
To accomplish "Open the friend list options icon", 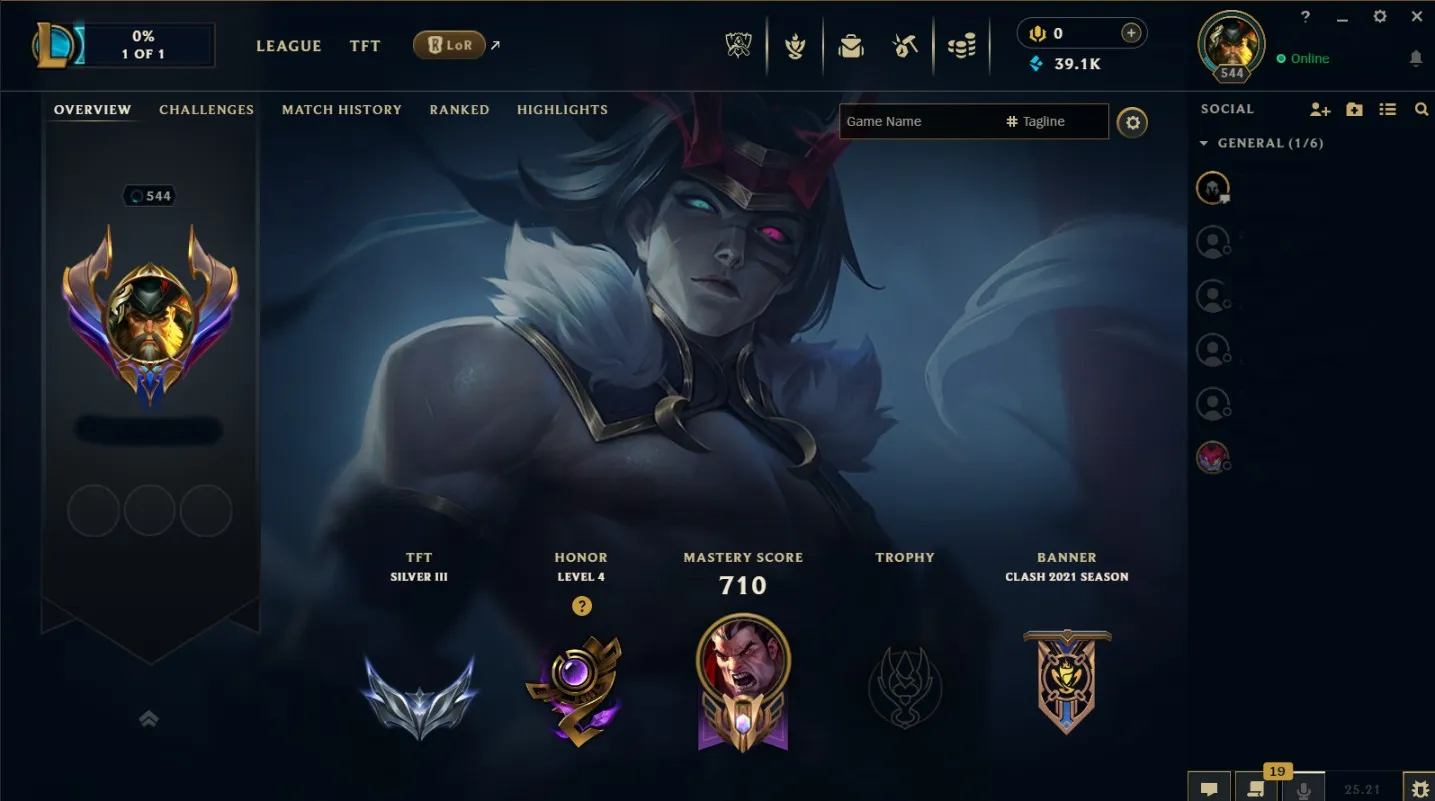I will (1388, 109).
